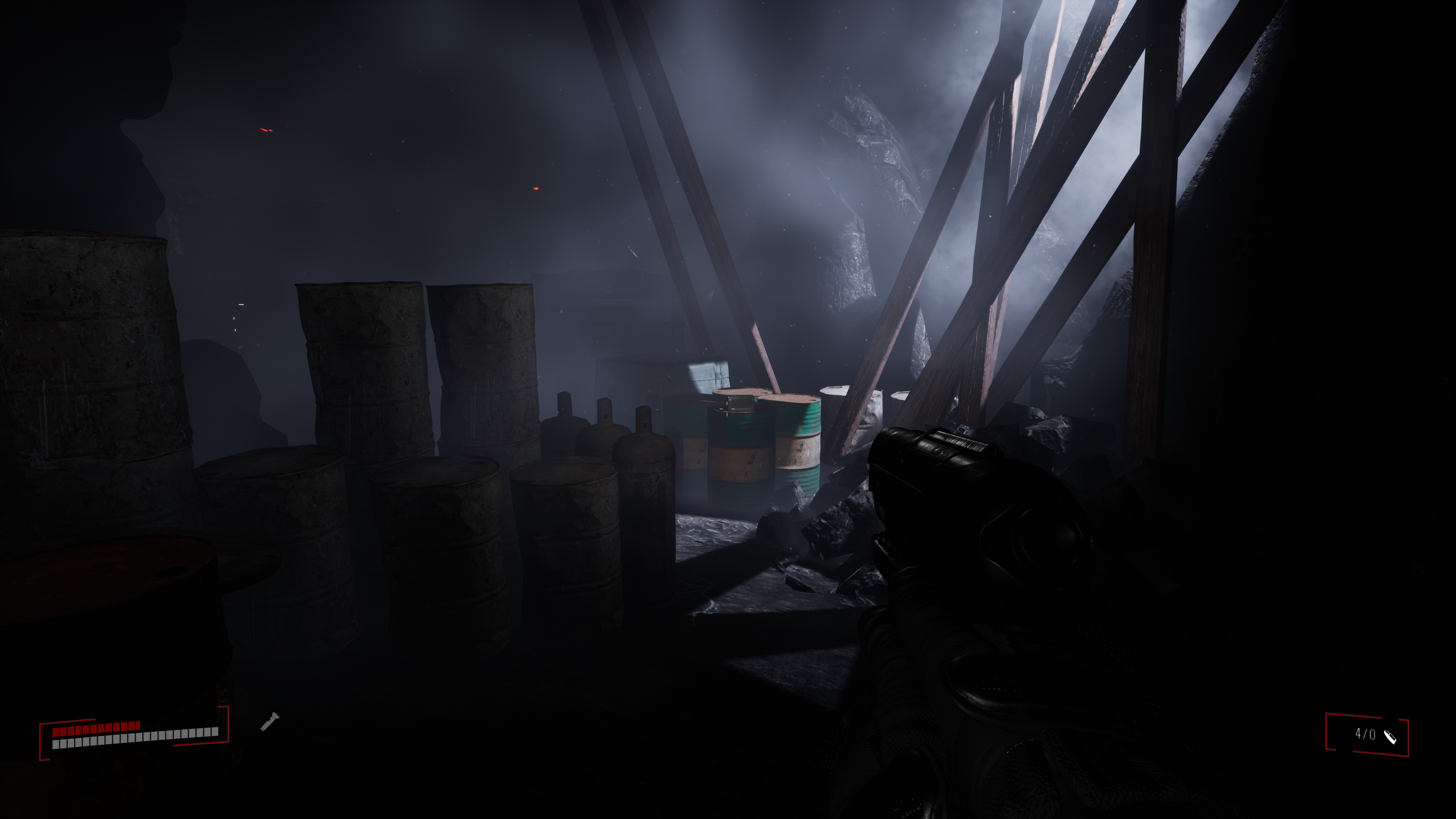Click the flashlight icon in the HUD
The height and width of the screenshot is (819, 1456).
pyautogui.click(x=270, y=722)
